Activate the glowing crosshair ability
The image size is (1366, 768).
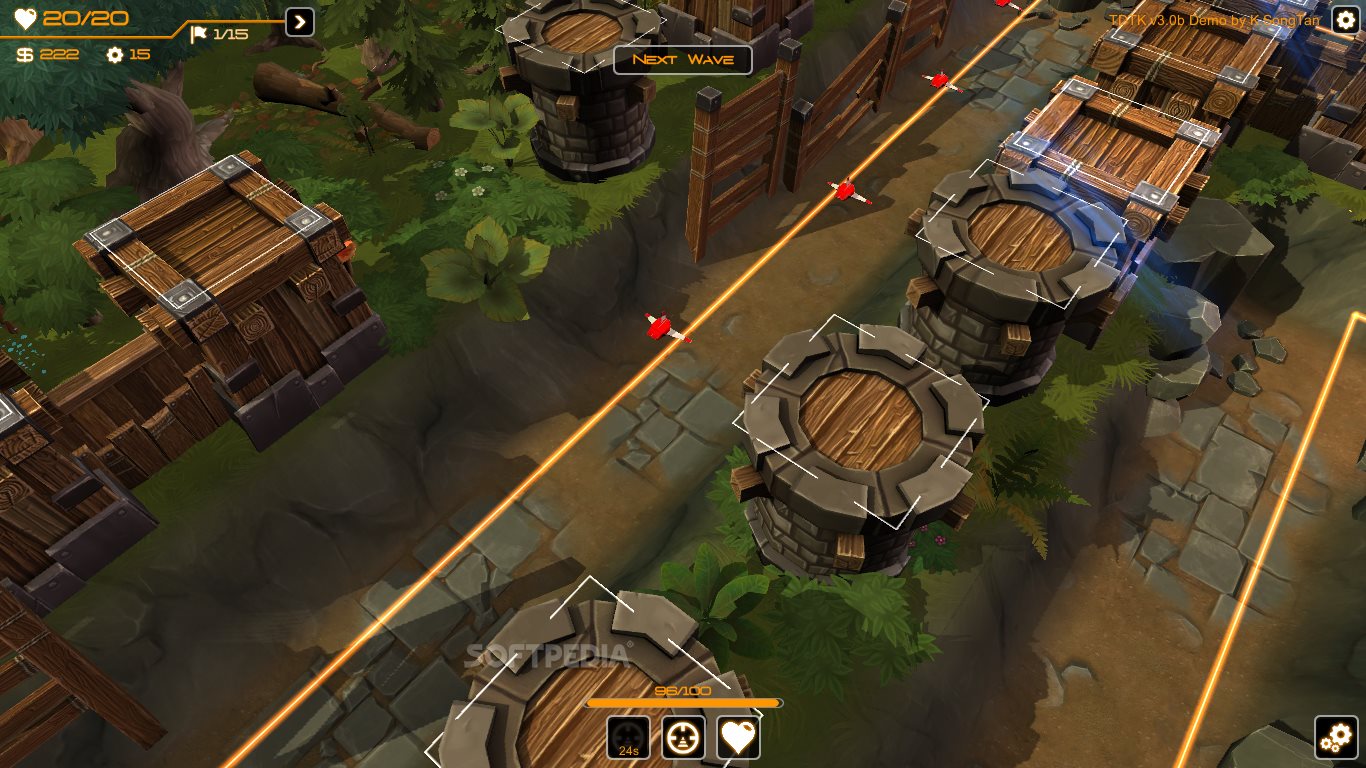(683, 738)
